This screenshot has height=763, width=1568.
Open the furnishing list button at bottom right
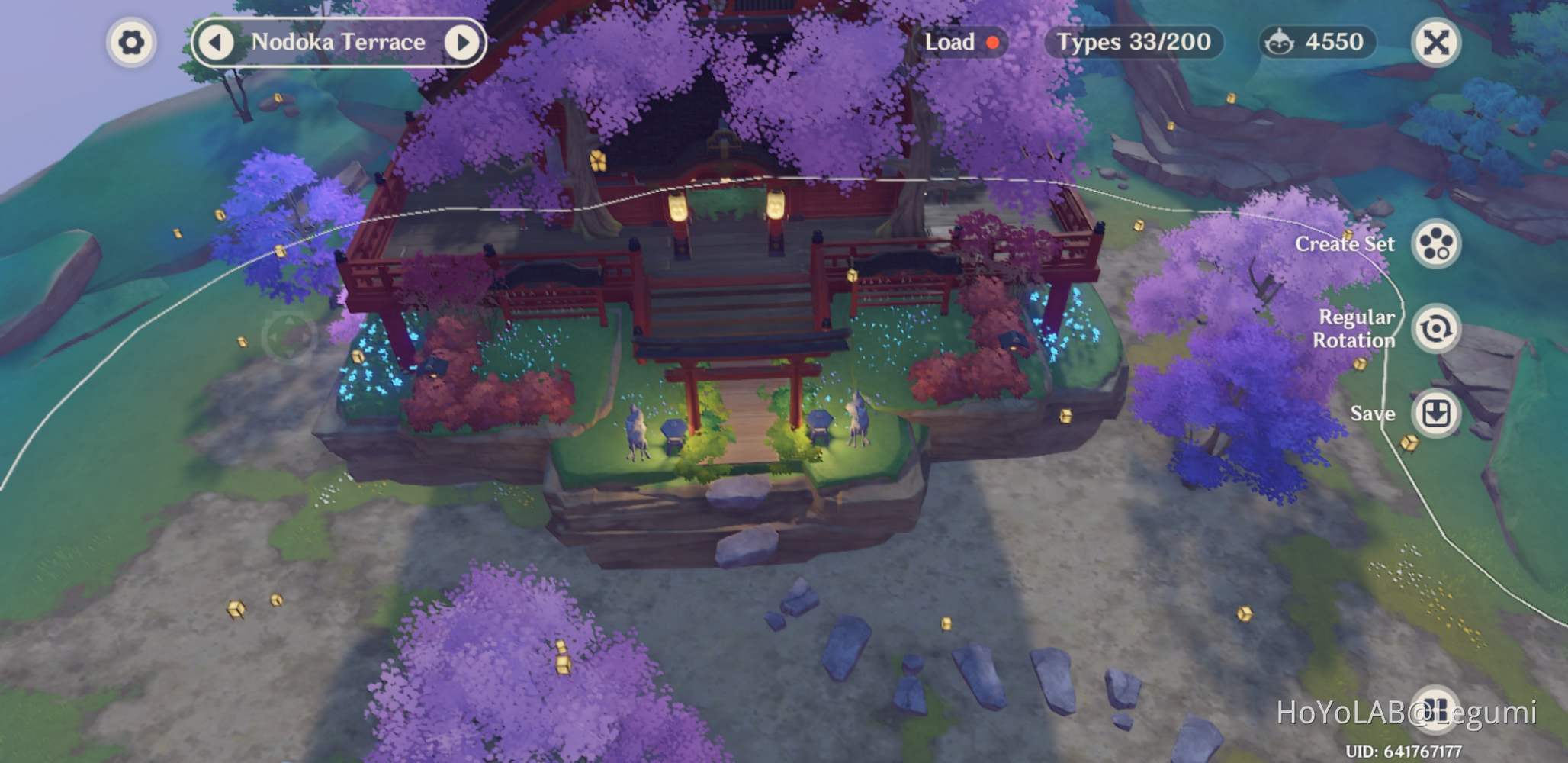1436,708
